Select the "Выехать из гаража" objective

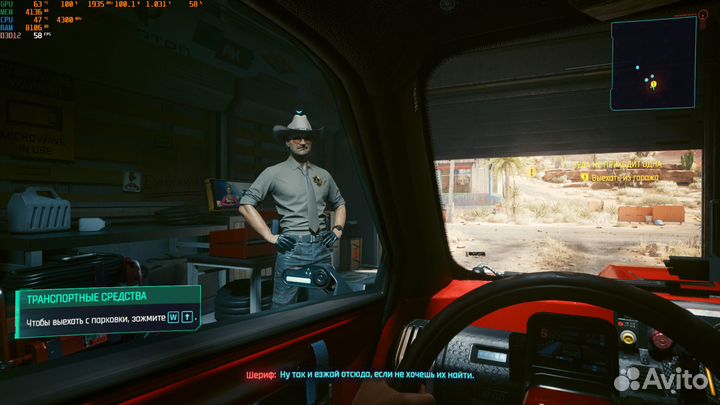624,177
